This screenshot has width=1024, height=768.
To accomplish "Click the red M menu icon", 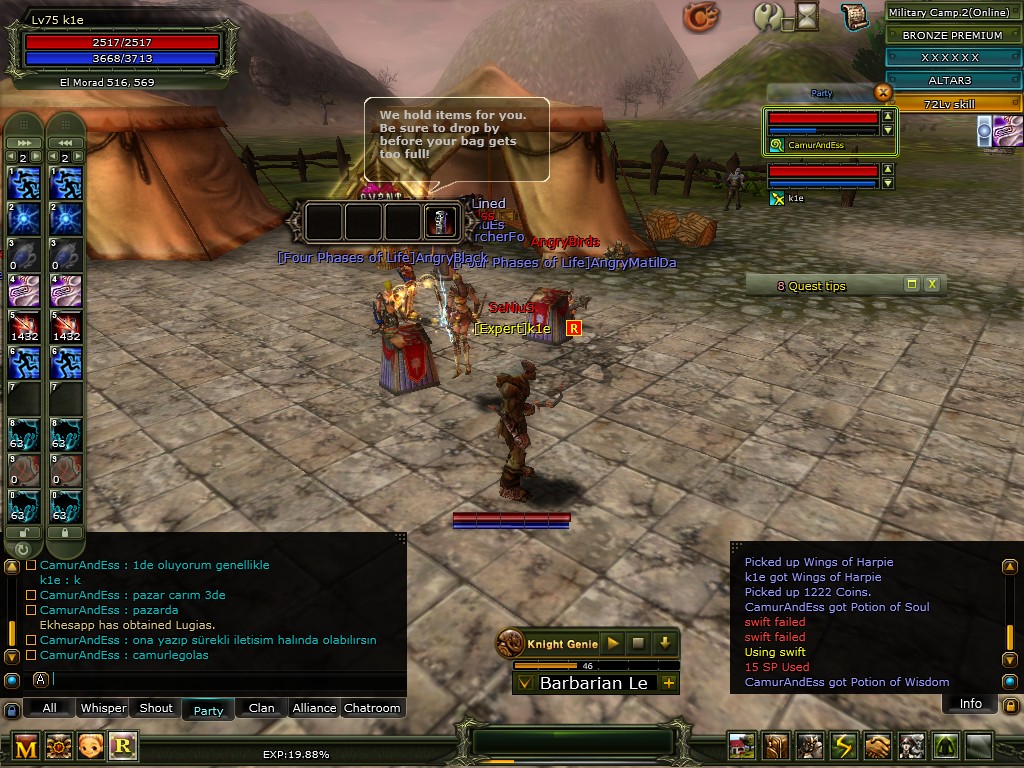I will coord(26,746).
